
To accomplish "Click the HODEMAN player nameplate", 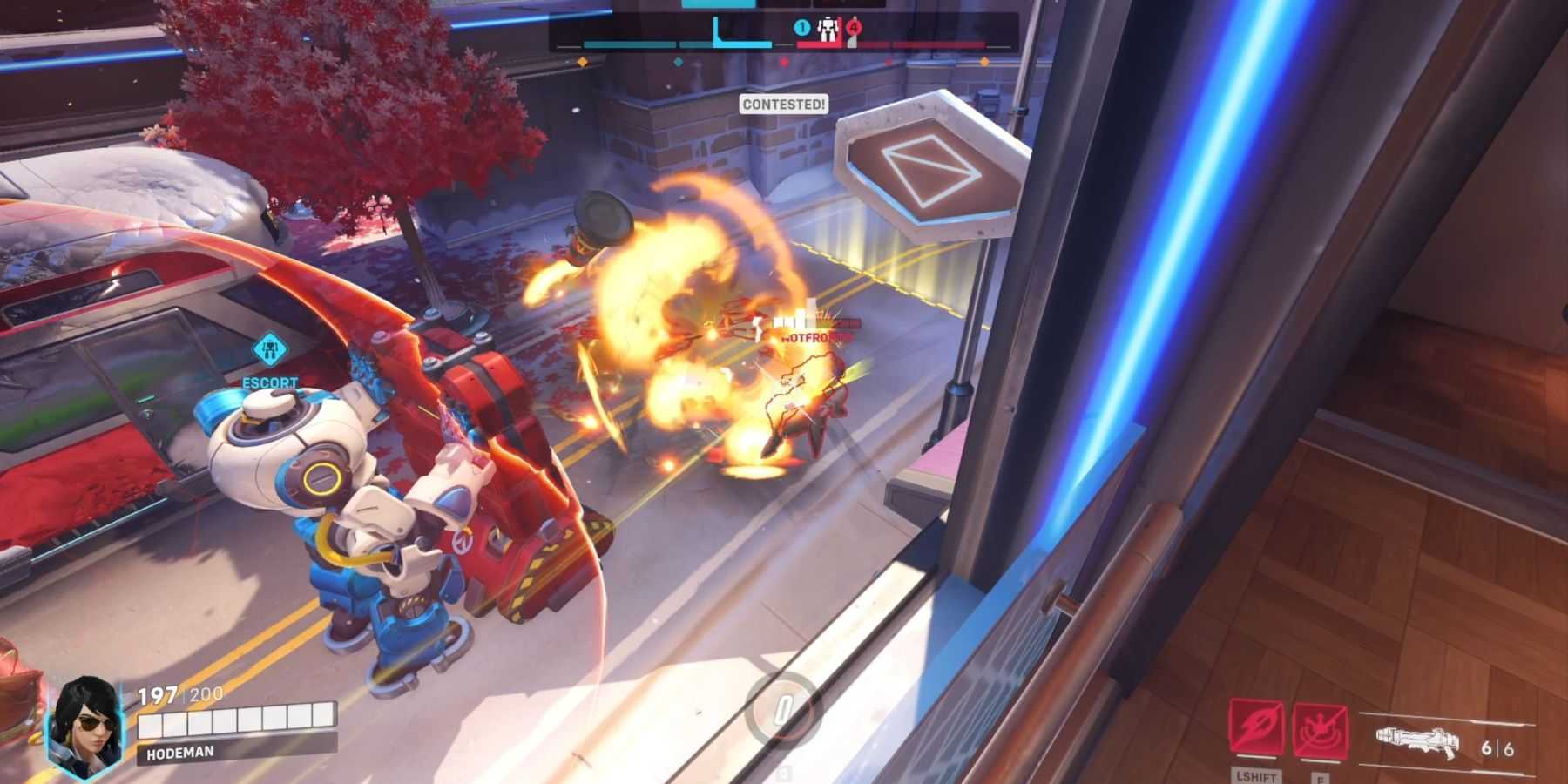I will (236, 751).
